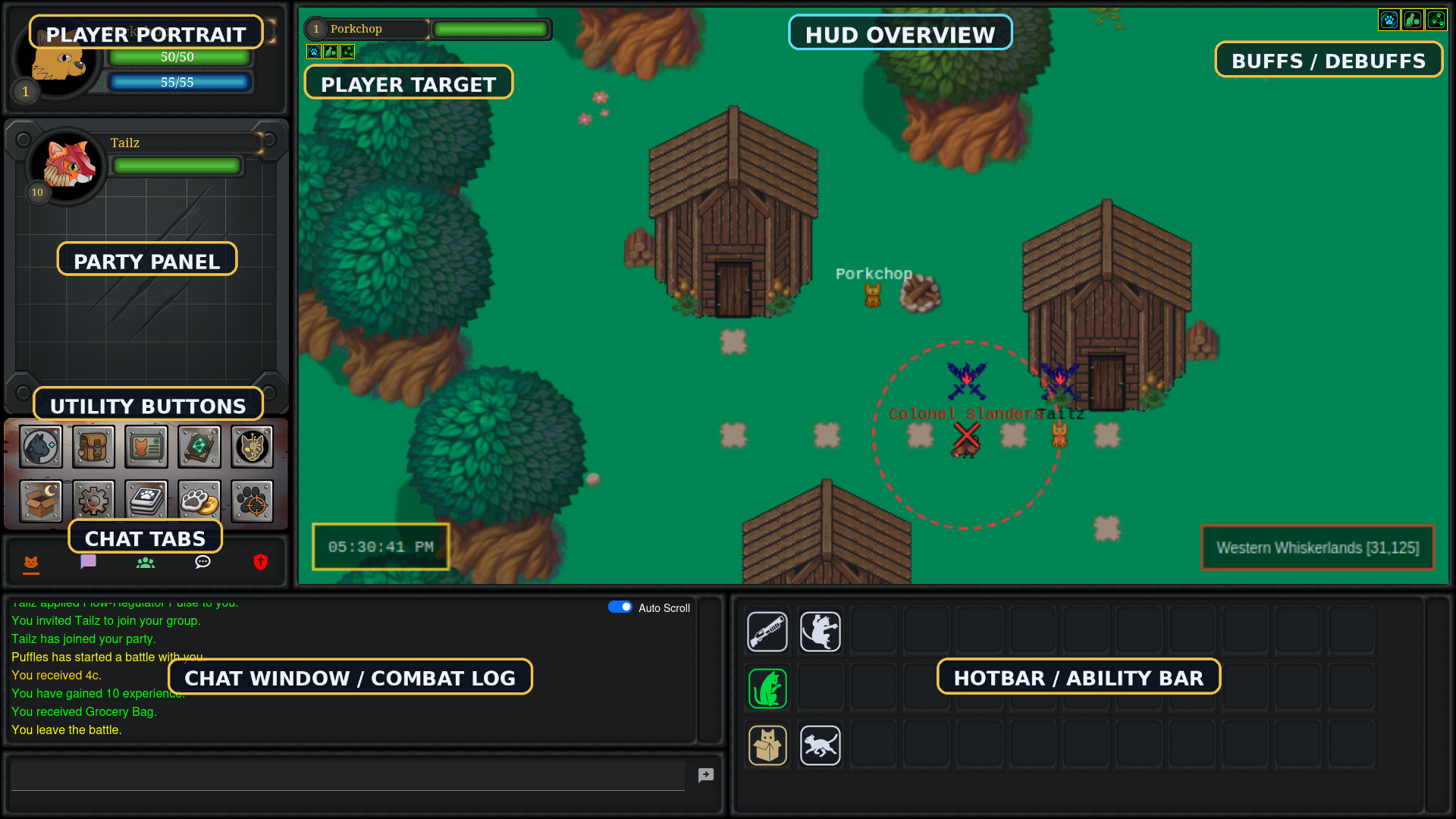Open the paw card collection panel
This screenshot has height=819, width=1456.
click(x=146, y=500)
